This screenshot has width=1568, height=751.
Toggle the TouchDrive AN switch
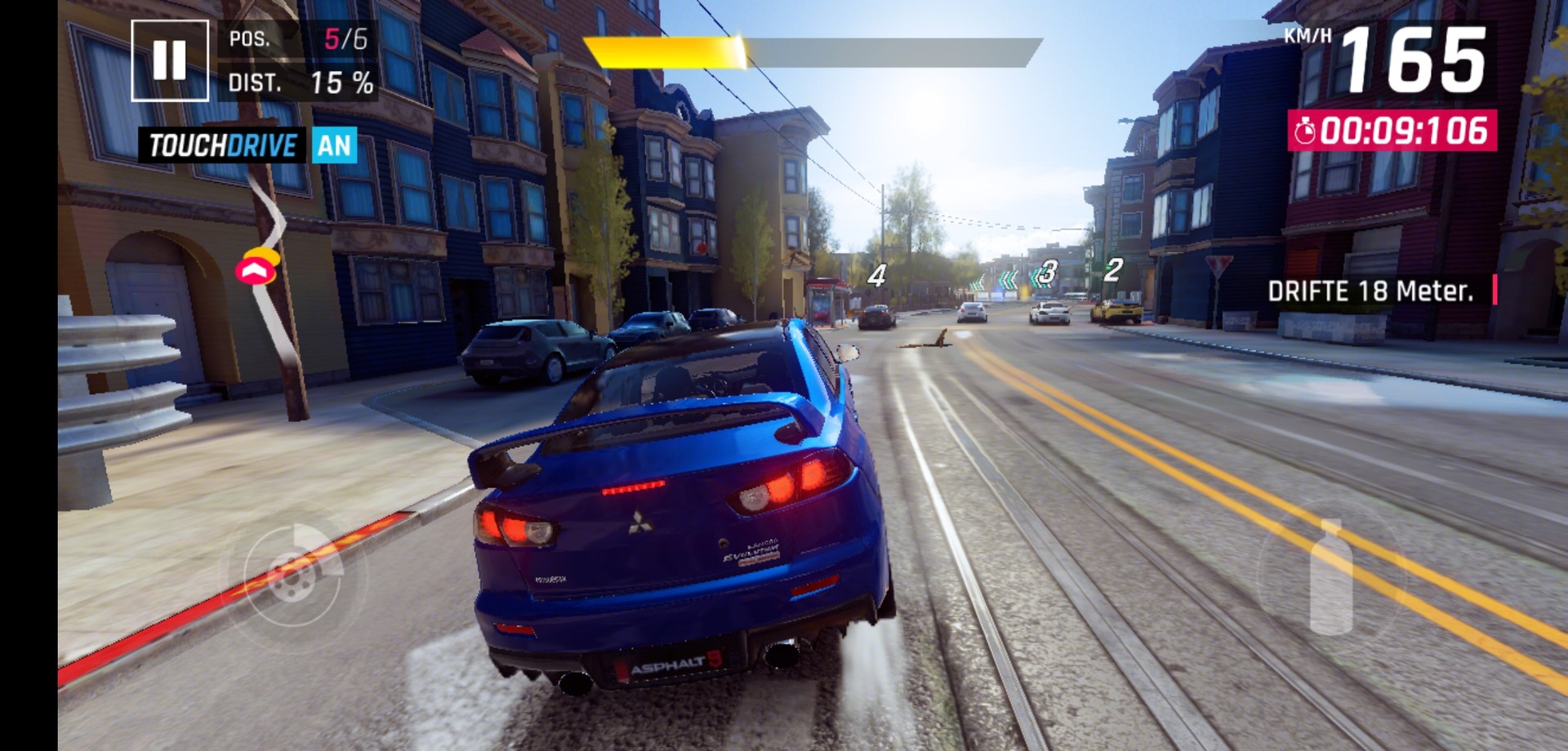pyautogui.click(x=334, y=145)
